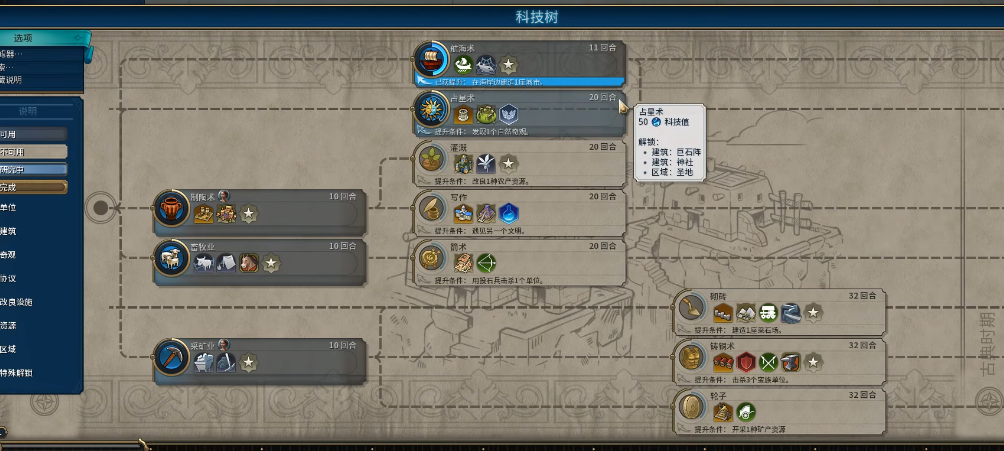The width and height of the screenshot is (1004, 451).
Task: Click the horse resource icon under 畜牧业
Action: 249,263
